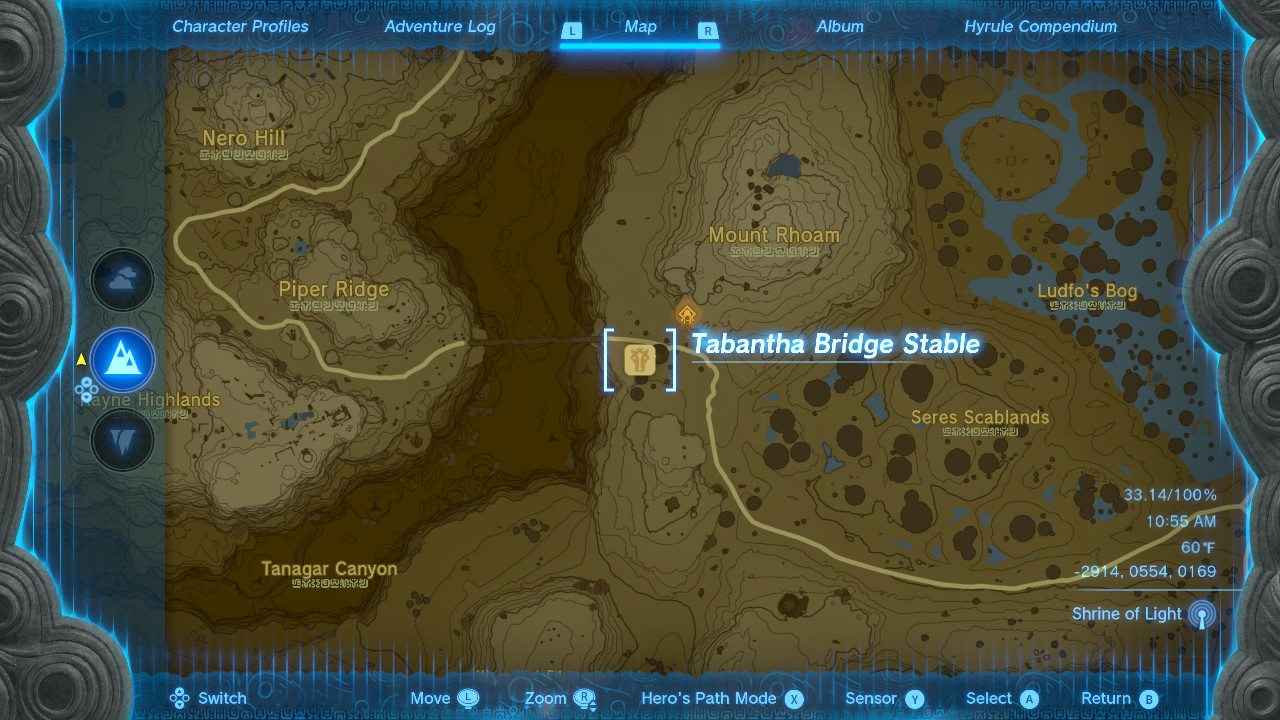This screenshot has height=720, width=1280.
Task: Click the Tabantha Bridge Stable horse icon
Action: tap(640, 360)
